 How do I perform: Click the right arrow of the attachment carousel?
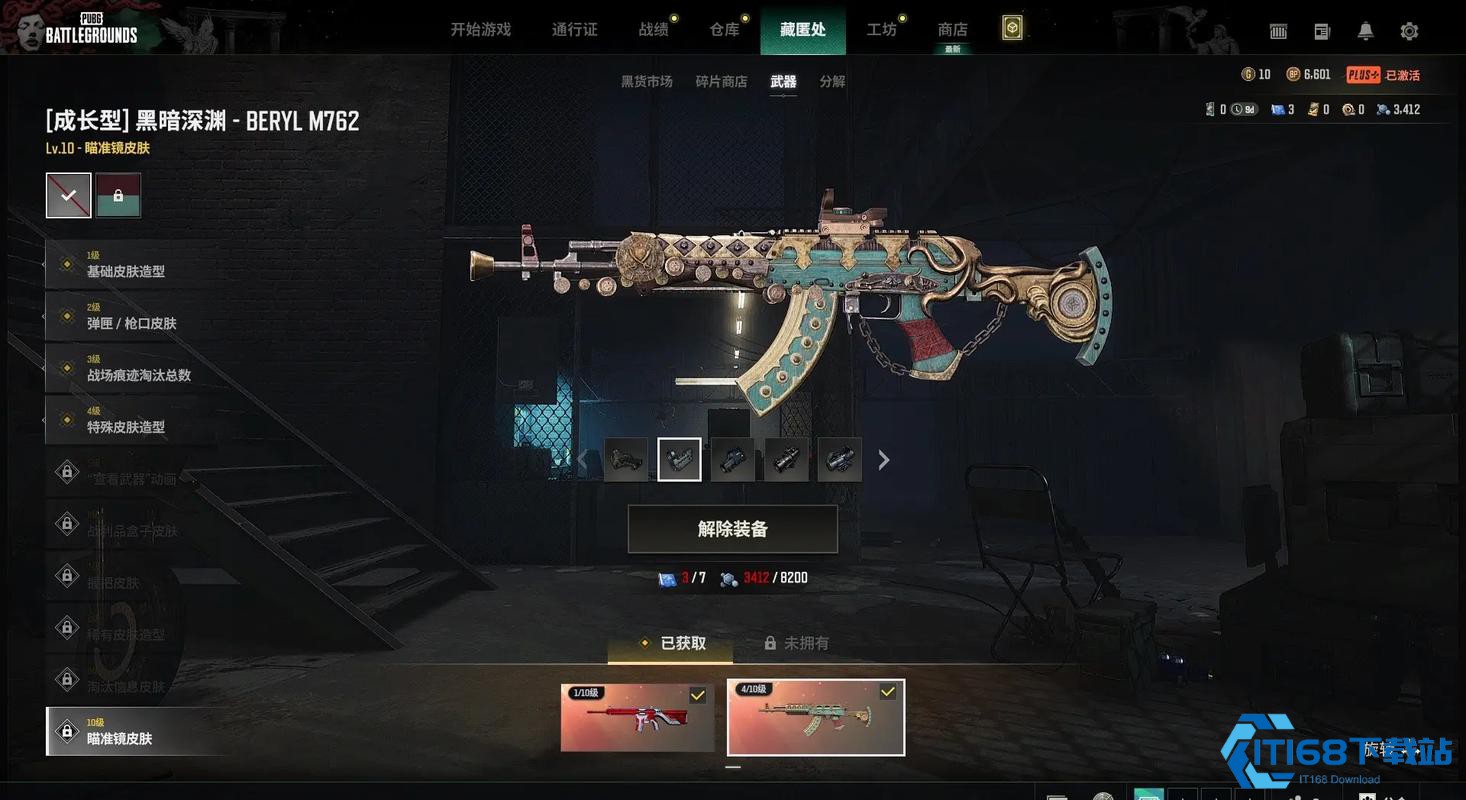(883, 459)
